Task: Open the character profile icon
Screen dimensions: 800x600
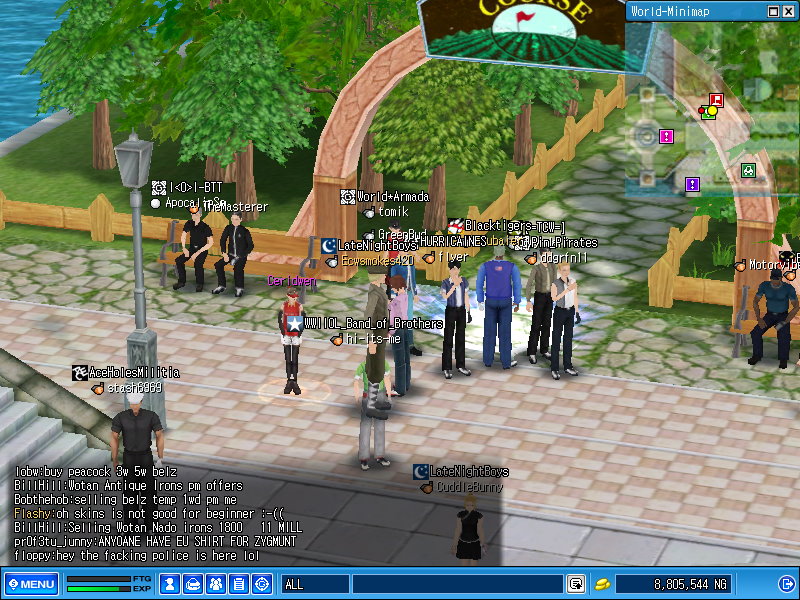Action: [170, 584]
